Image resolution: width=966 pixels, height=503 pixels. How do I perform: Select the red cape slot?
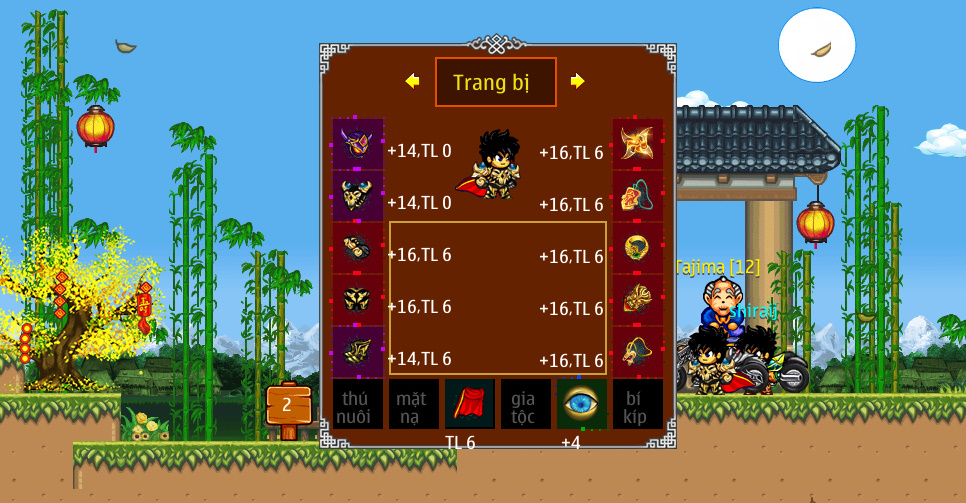click(470, 404)
